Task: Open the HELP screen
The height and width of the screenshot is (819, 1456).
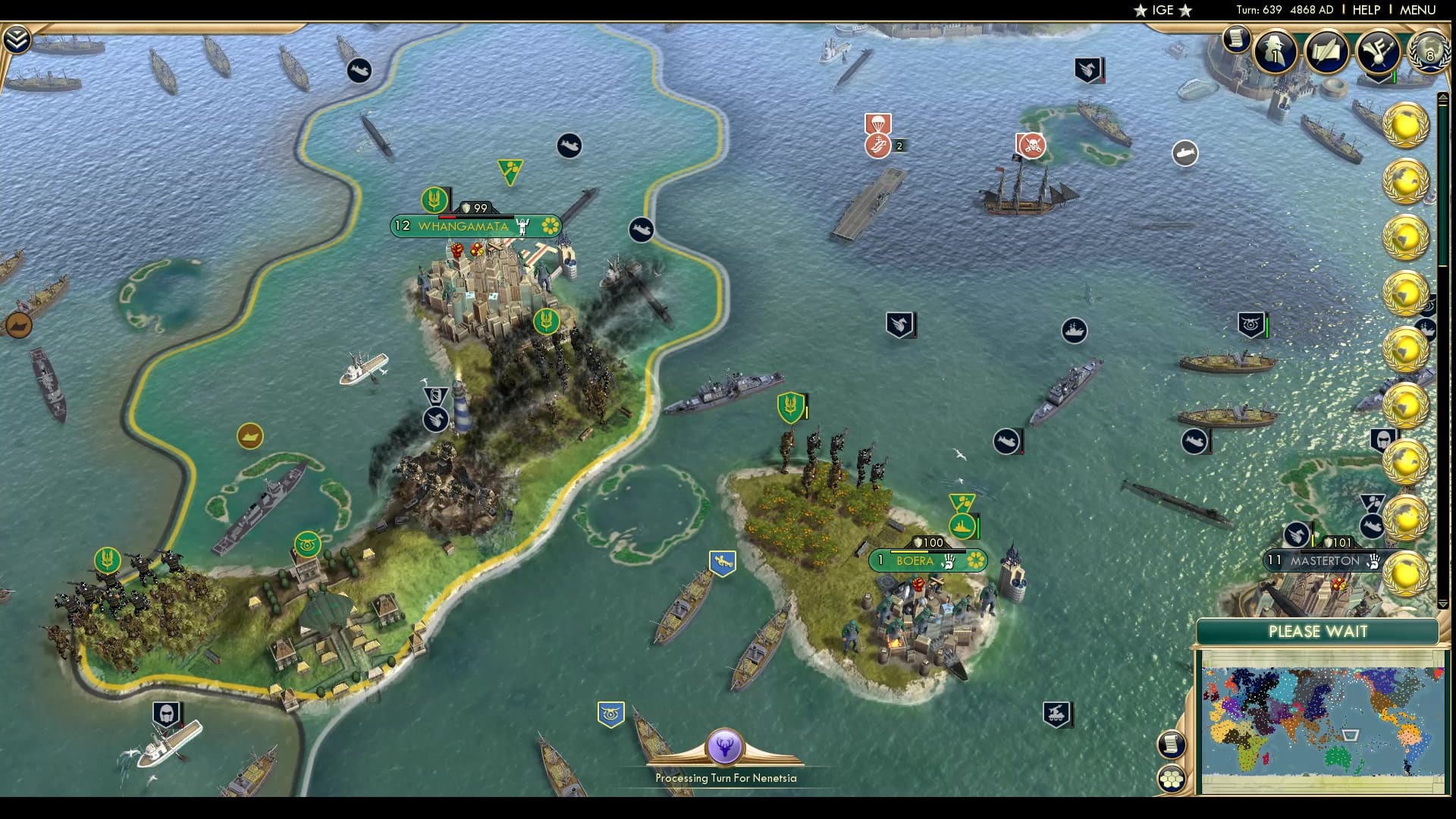Action: (x=1365, y=11)
